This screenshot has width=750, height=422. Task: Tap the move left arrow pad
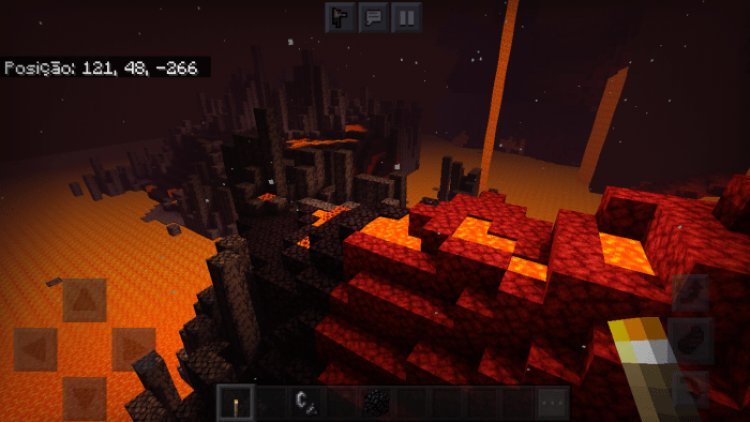coord(35,348)
